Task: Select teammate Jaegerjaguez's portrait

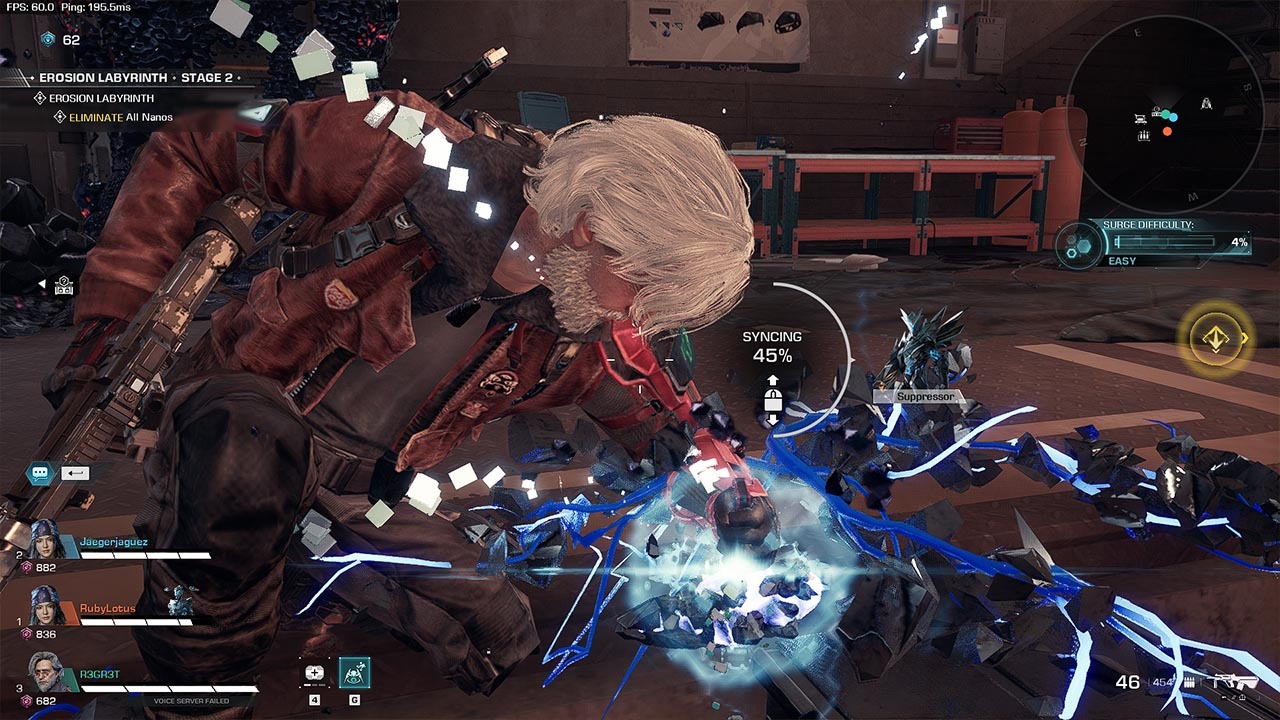Action: click(46, 541)
